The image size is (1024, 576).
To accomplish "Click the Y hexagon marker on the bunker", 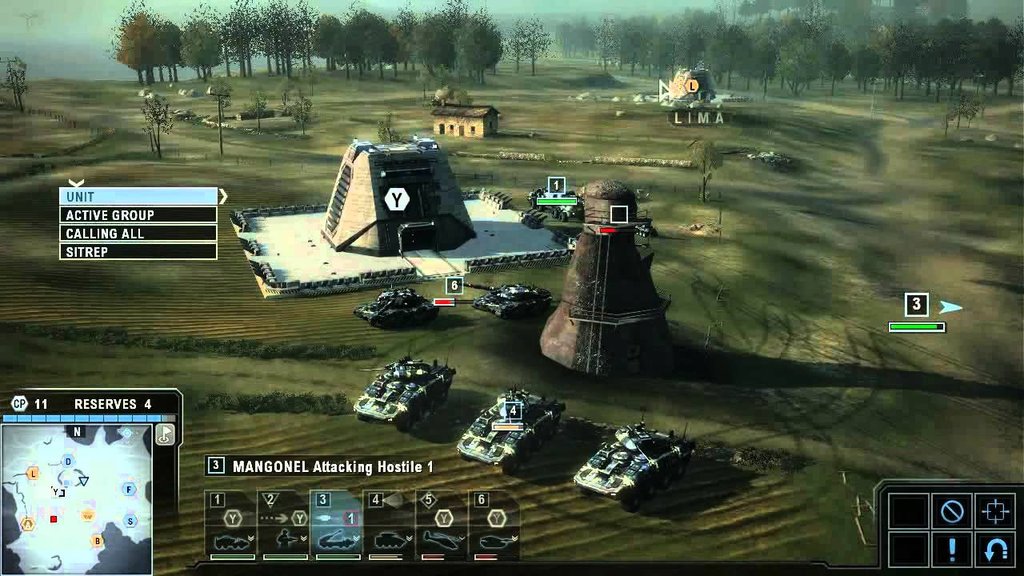I will pyautogui.click(x=397, y=200).
